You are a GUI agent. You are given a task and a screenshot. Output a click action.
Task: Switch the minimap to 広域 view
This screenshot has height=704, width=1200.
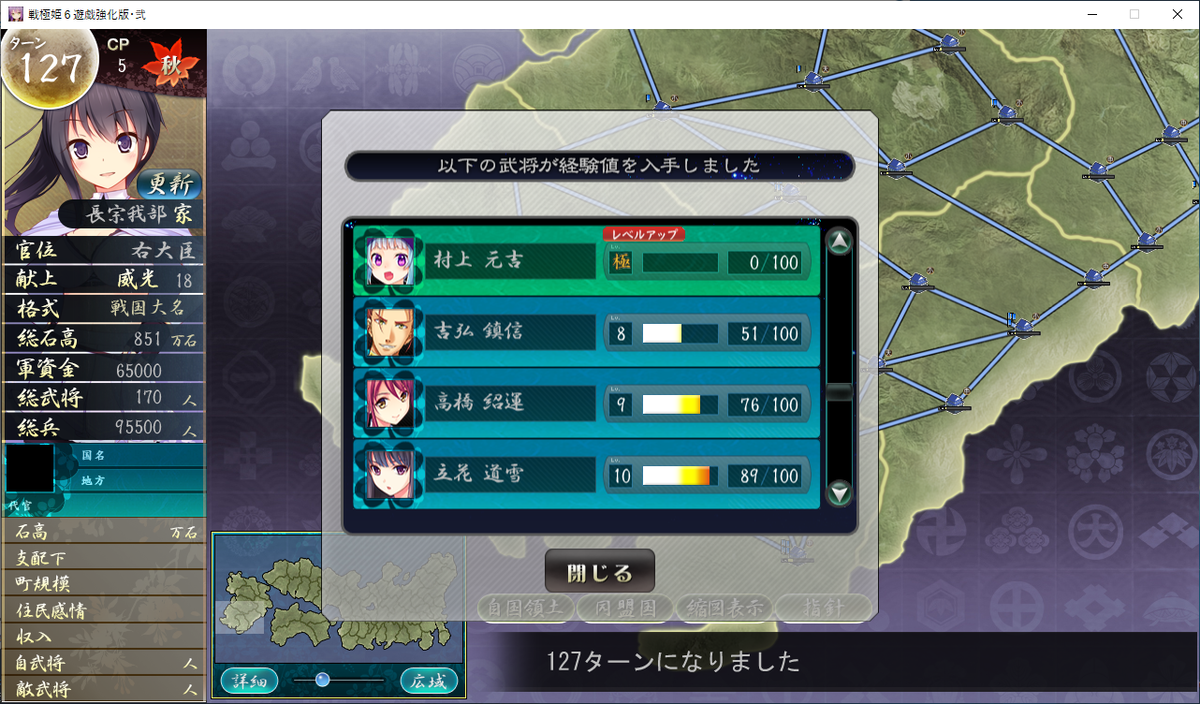429,681
